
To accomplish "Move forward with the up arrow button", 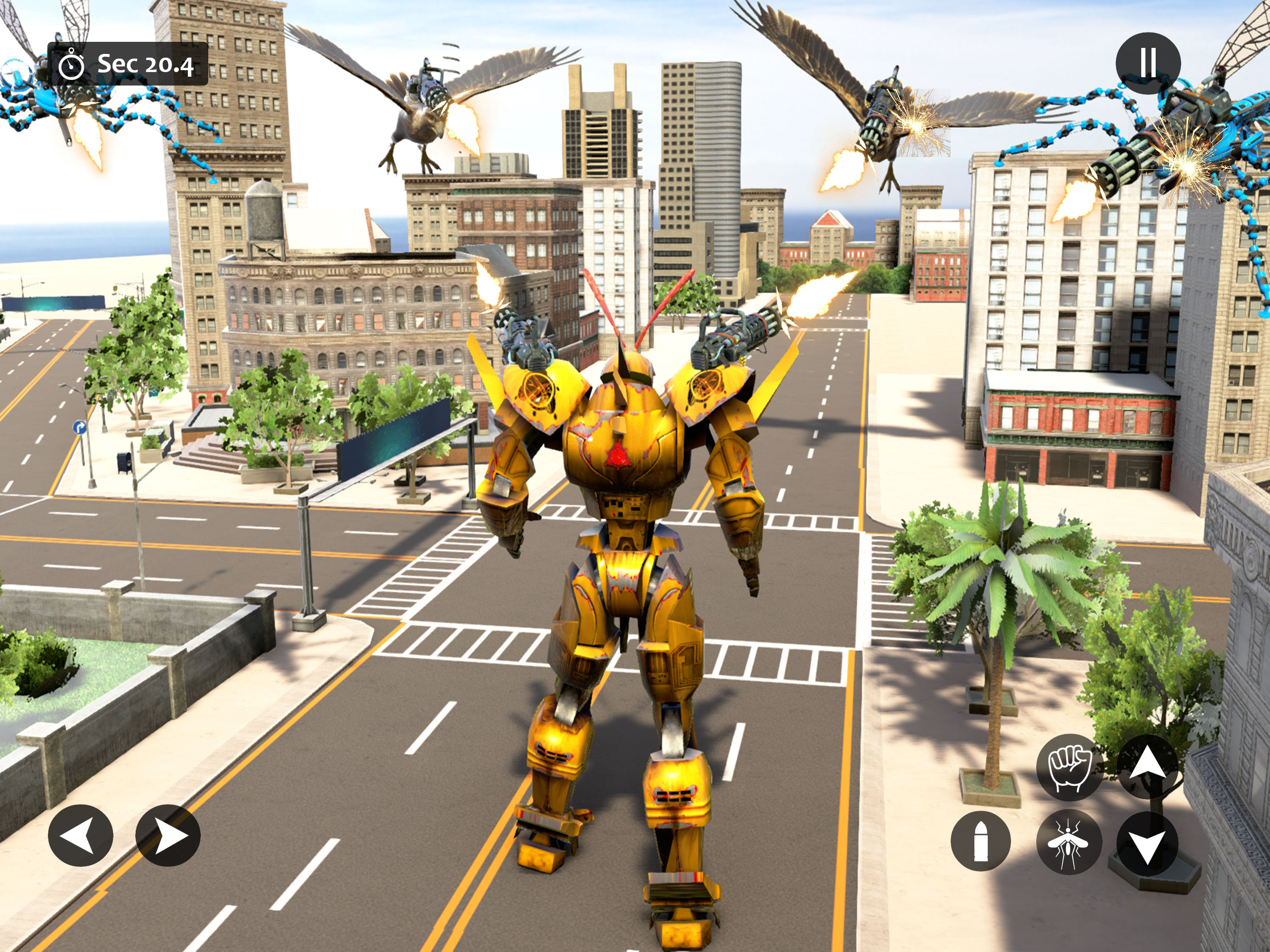I will point(1147,767).
